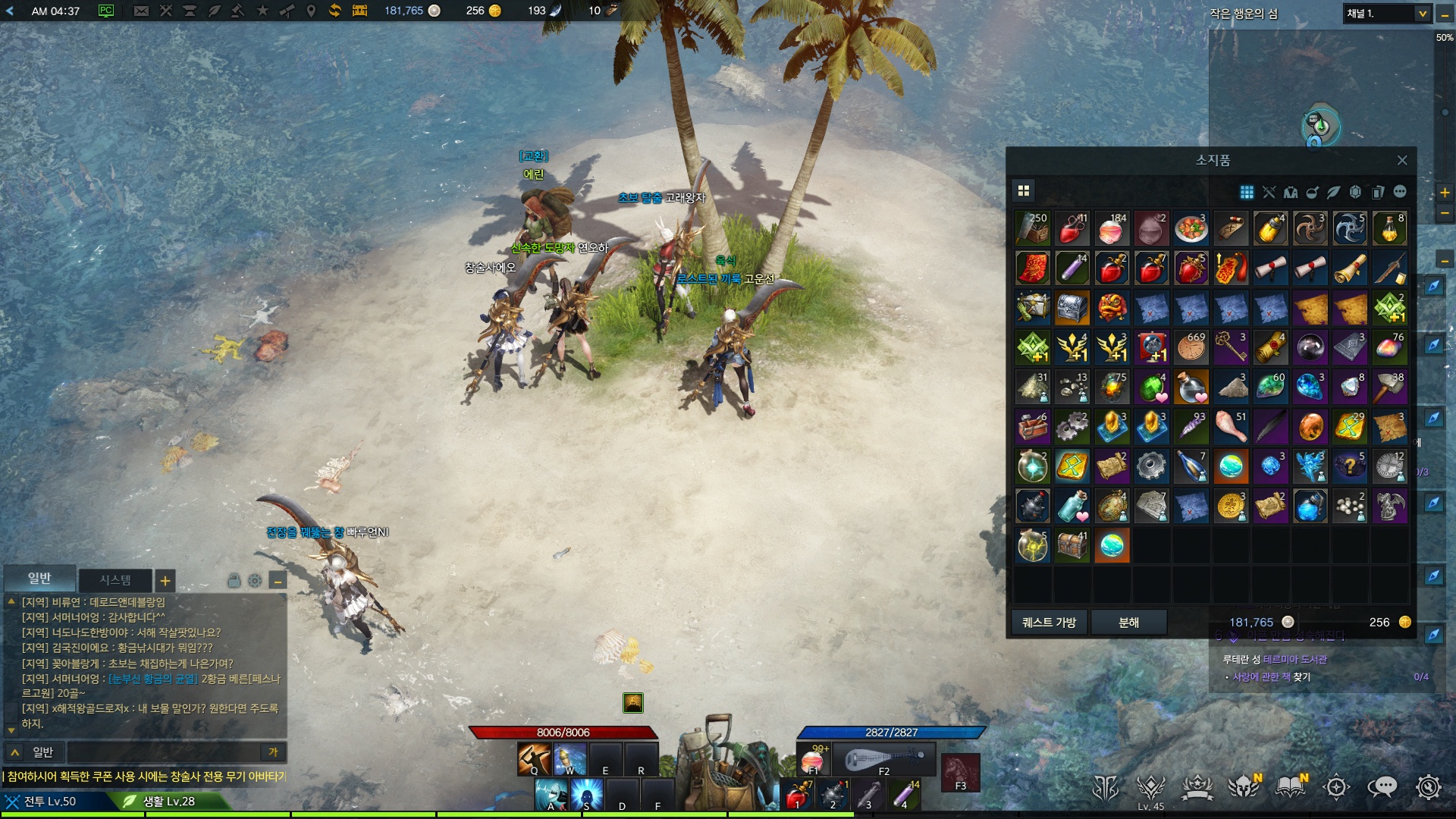The width and height of the screenshot is (1456, 819).
Task: Click the grid view icon in the inventory header
Action: 1023,190
